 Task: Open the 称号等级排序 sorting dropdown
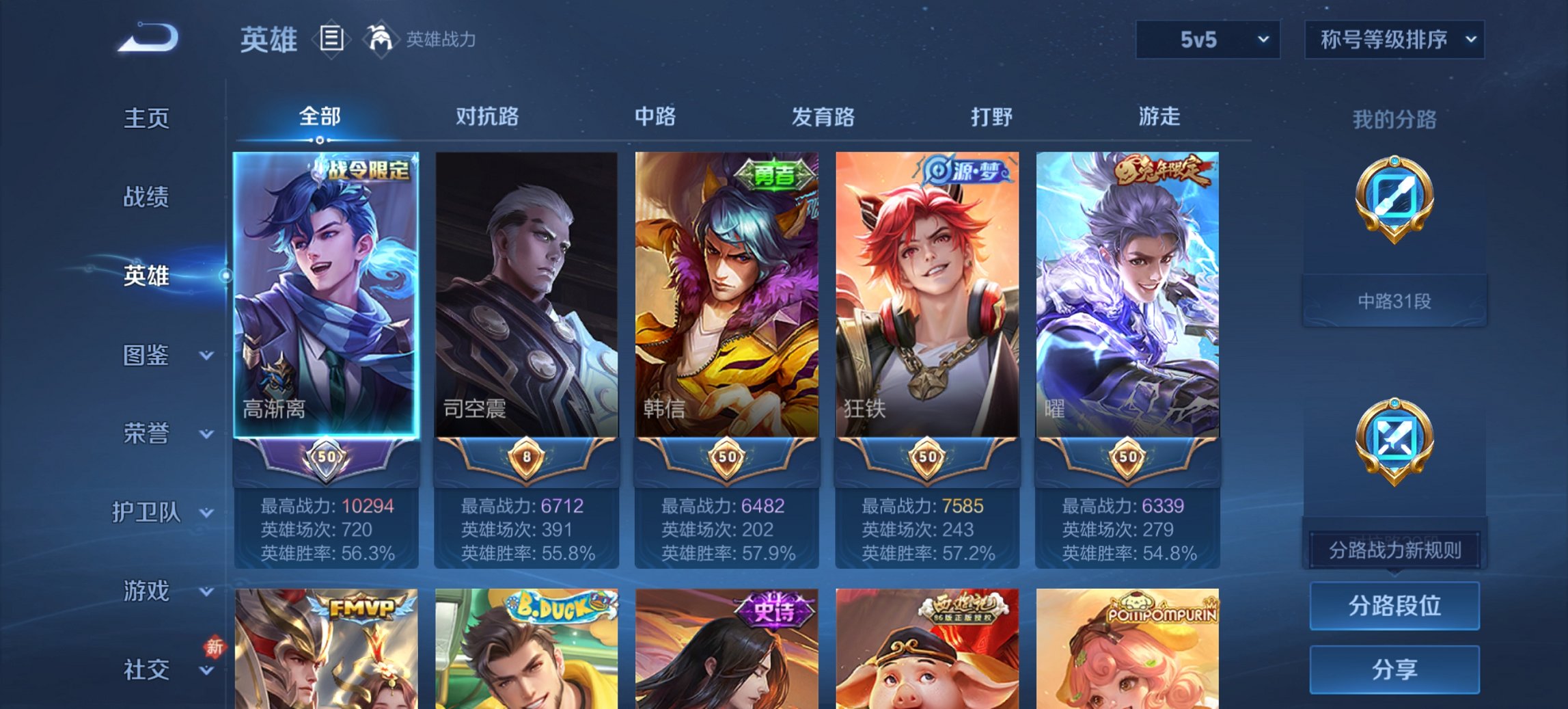coord(1394,40)
